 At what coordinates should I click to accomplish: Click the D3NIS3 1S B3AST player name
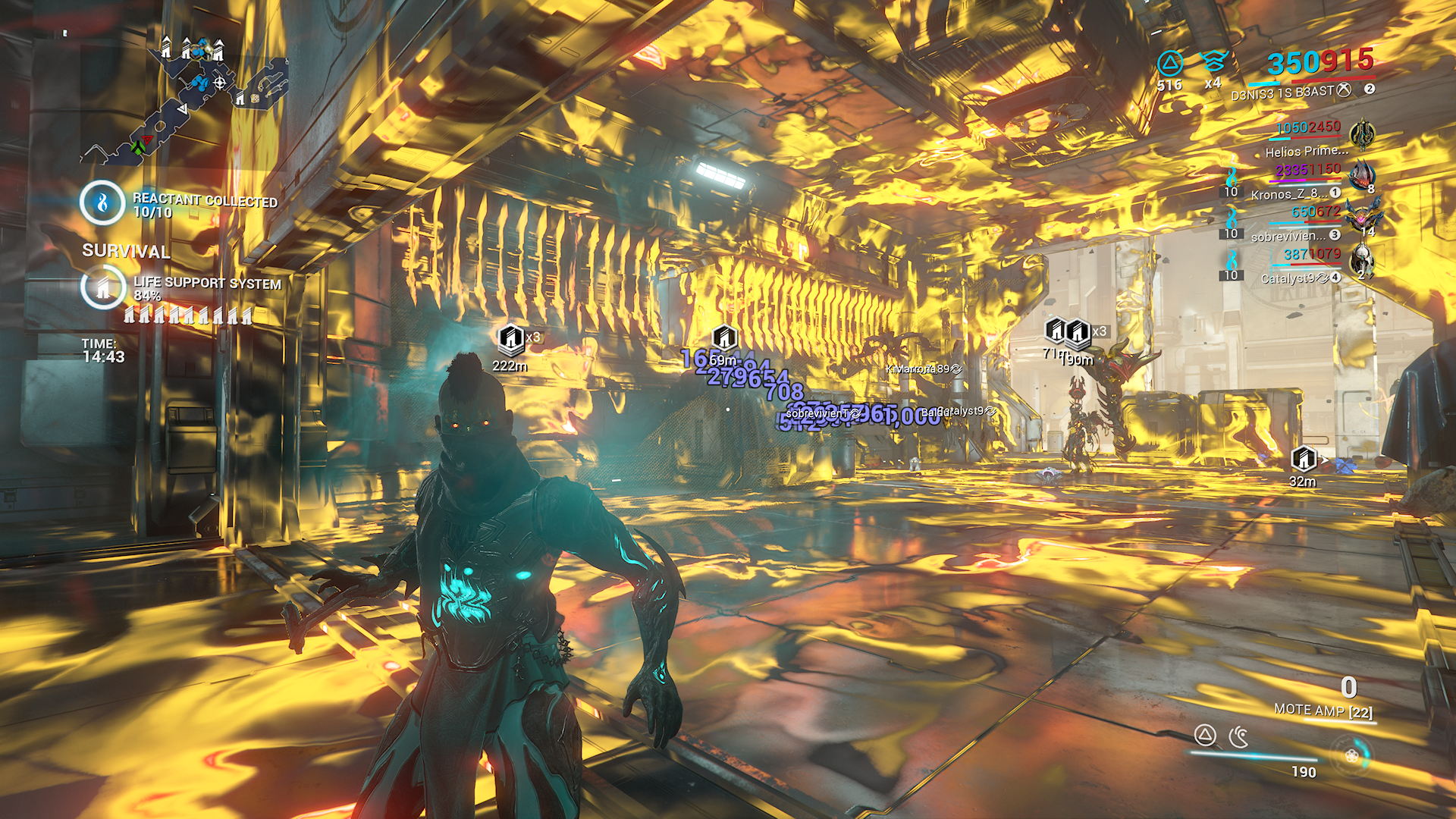[1282, 93]
